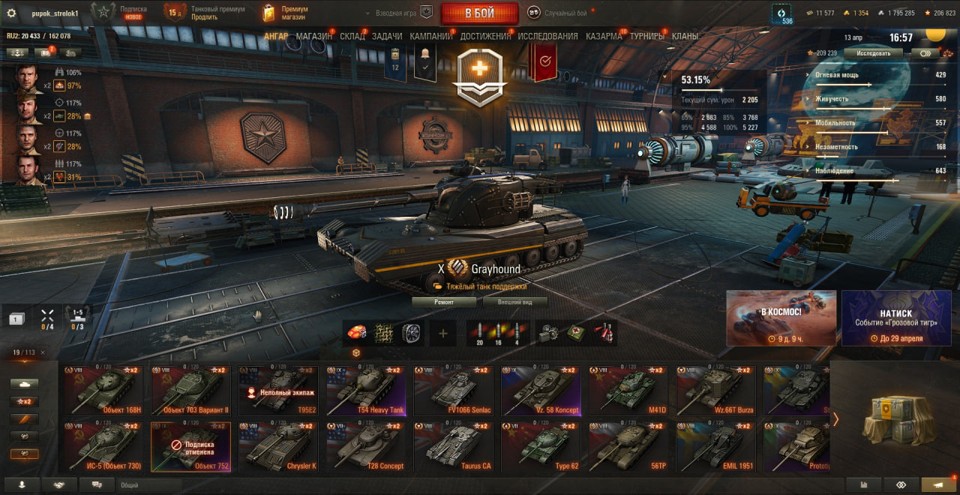Open the «КАМПАНИИ» section
960x495 pixels.
click(x=431, y=36)
